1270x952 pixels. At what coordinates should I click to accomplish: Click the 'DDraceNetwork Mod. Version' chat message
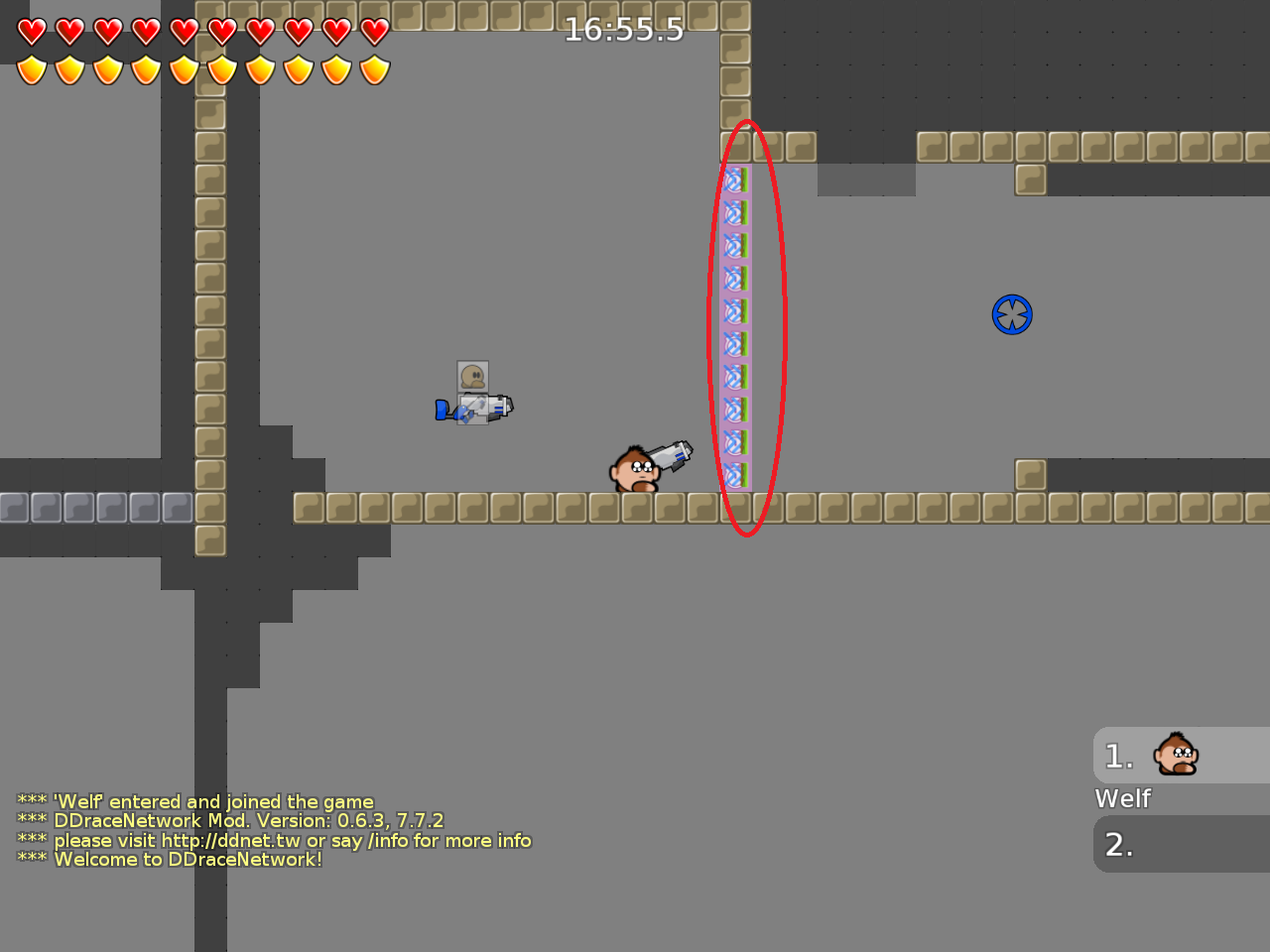point(230,821)
